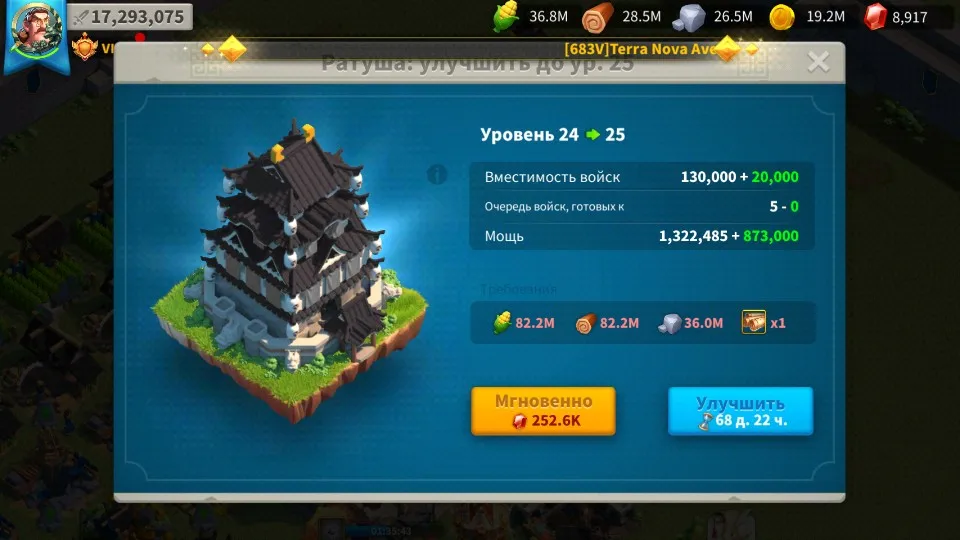Tap the corn food resource icon
Screen dimensions: 960x540
[x=507, y=17]
